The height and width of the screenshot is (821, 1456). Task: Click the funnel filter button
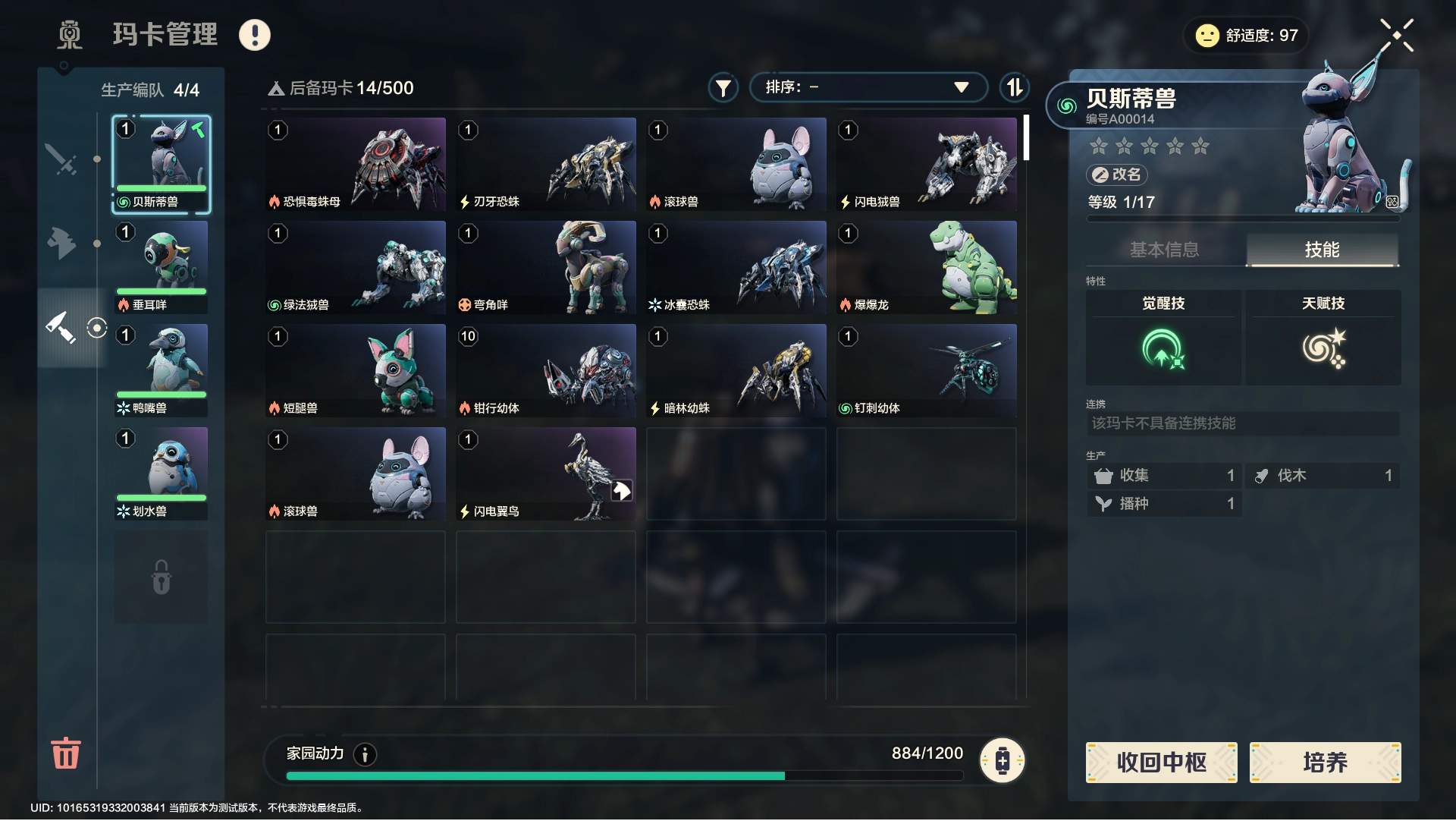[x=723, y=88]
